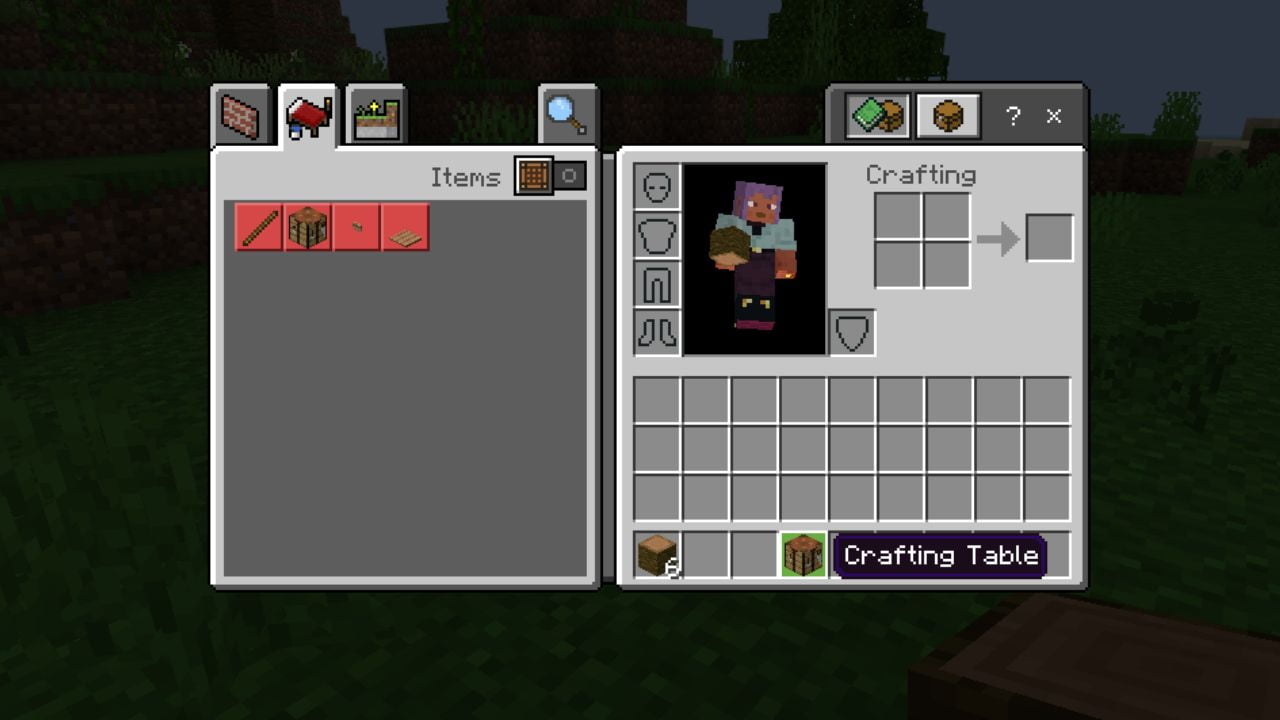1280x720 pixels.
Task: Open the Construction recipes tab with brick icon
Action: pyautogui.click(x=240, y=114)
